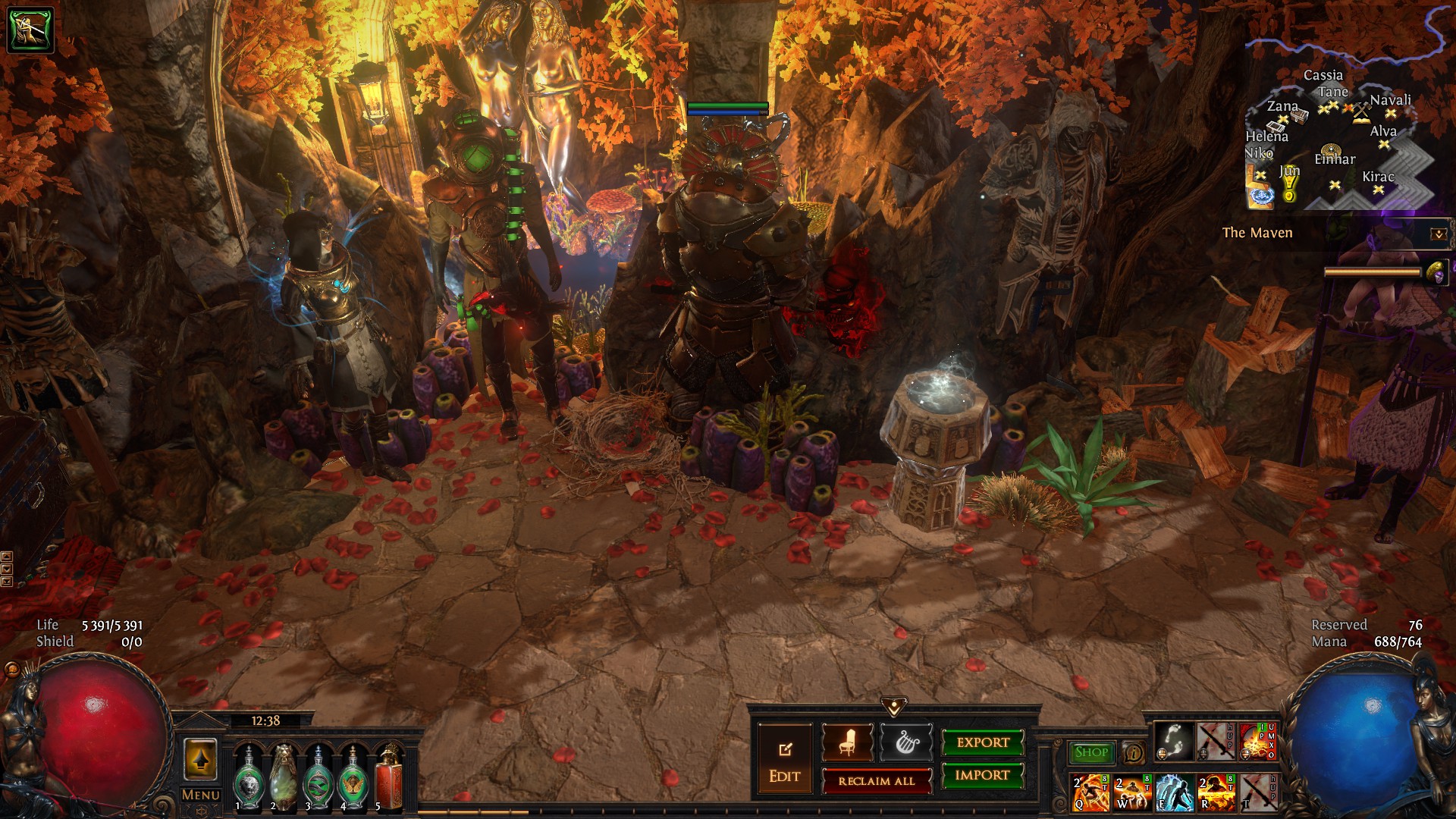The height and width of the screenshot is (819, 1456).
Task: Collapse the hideout panel with the arrow tab
Action: [x=894, y=708]
